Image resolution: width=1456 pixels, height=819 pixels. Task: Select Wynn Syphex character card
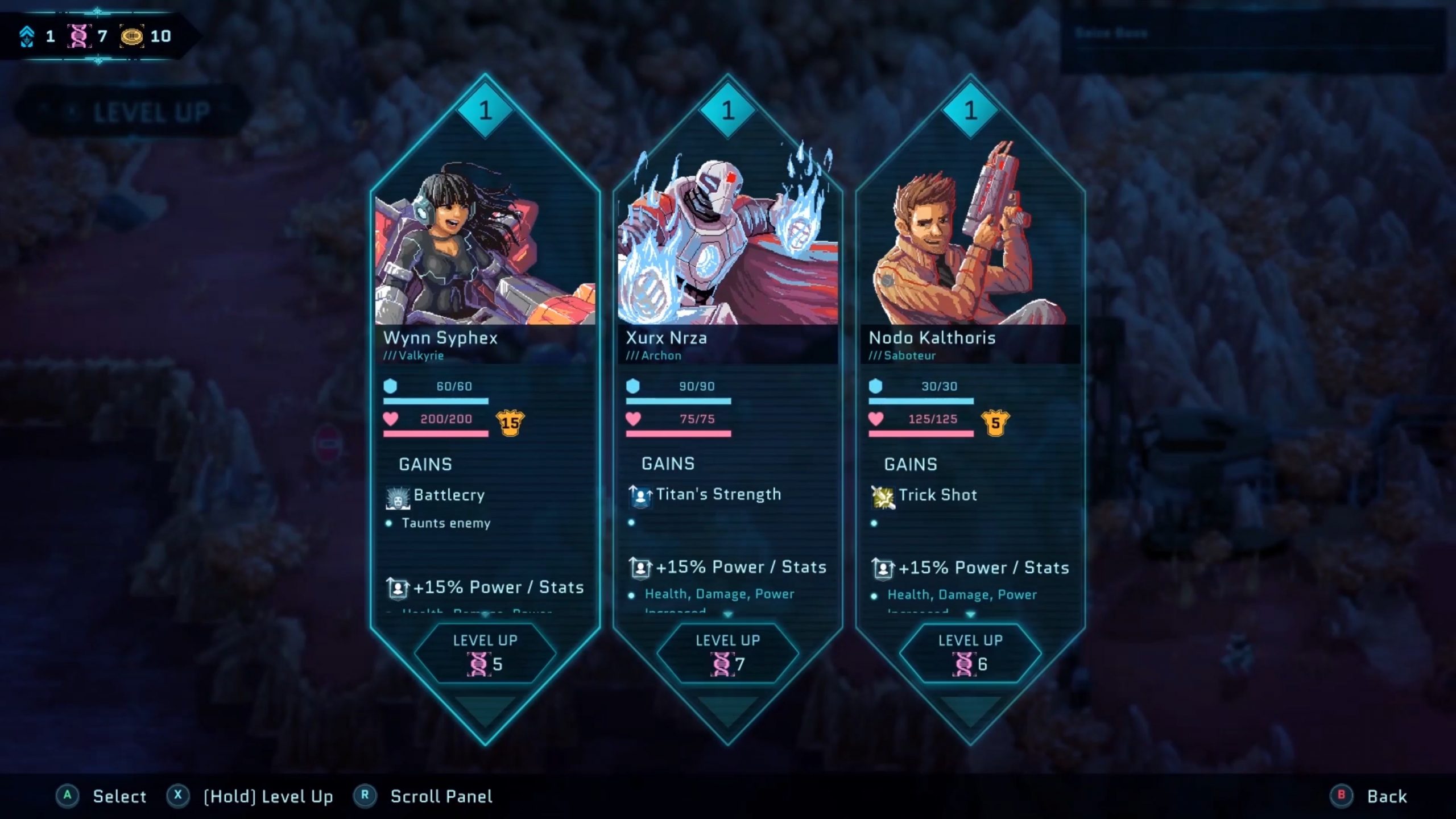tap(485, 341)
